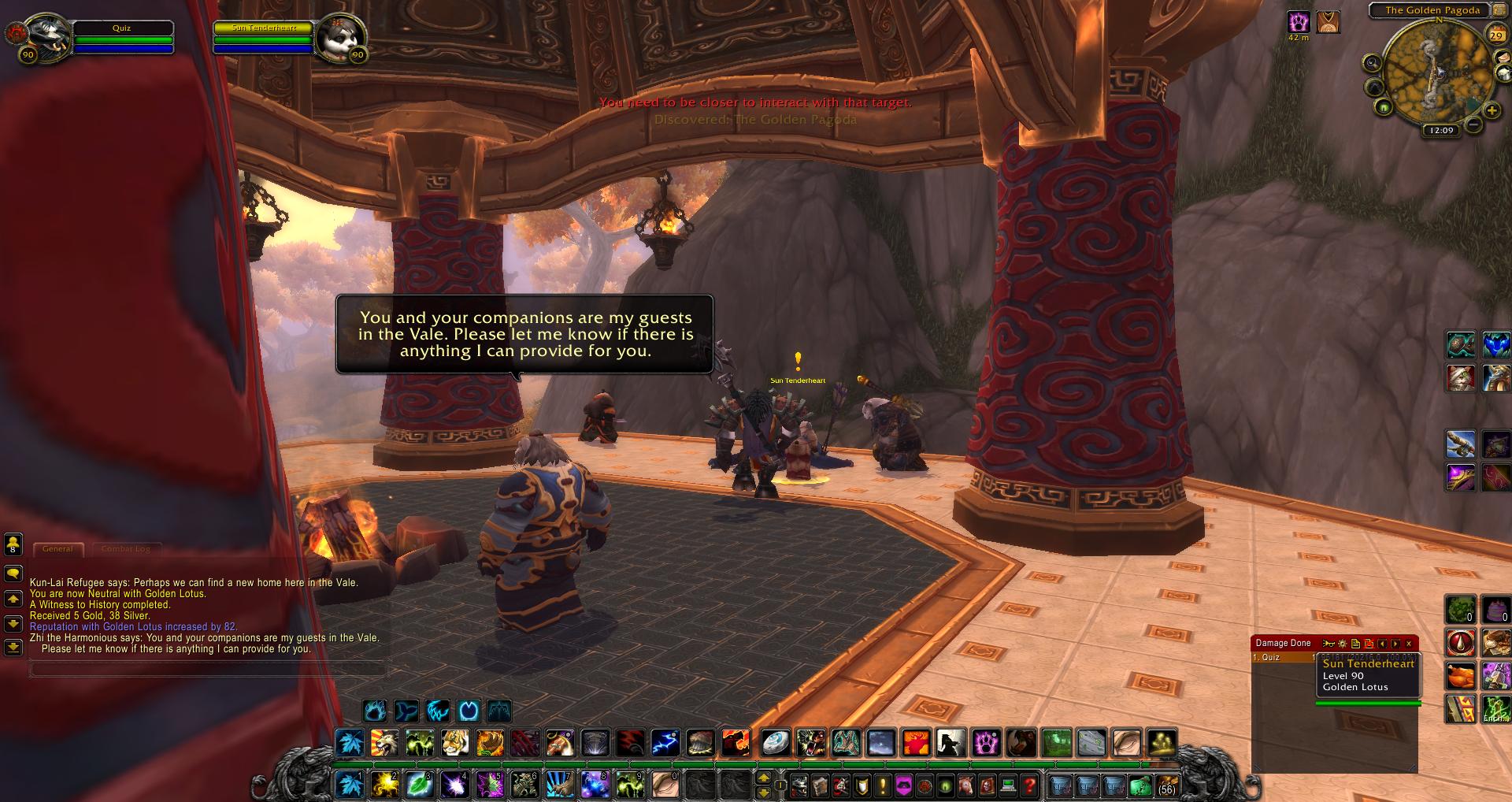Activate the blue maple leaf ability in slot 1
Viewport: 1512px width, 802px height.
click(350, 785)
